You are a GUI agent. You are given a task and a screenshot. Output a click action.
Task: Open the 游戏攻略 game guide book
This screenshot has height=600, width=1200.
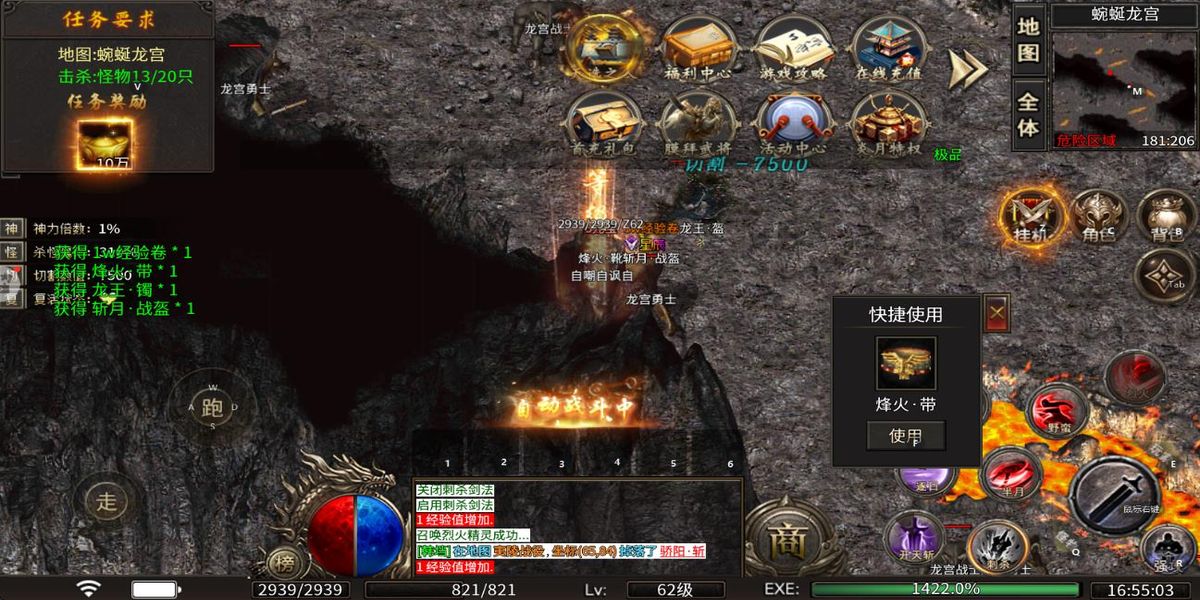793,47
